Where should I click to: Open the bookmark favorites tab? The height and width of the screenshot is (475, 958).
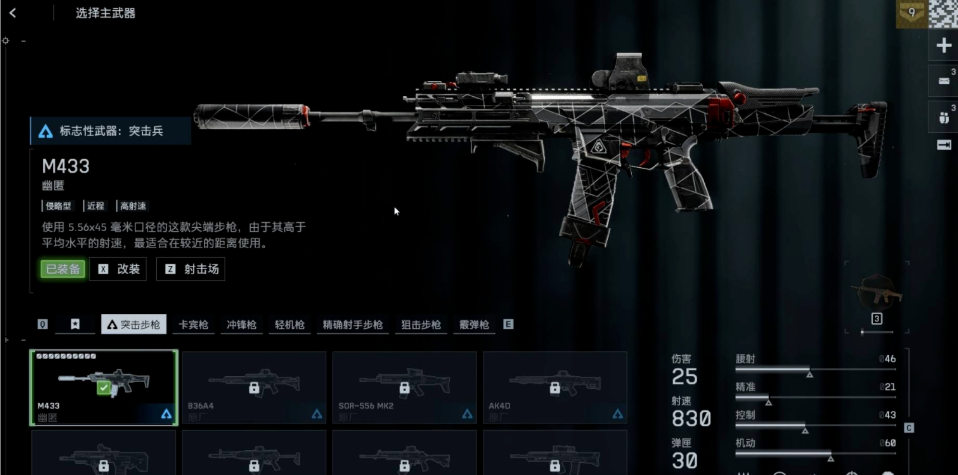(x=75, y=325)
